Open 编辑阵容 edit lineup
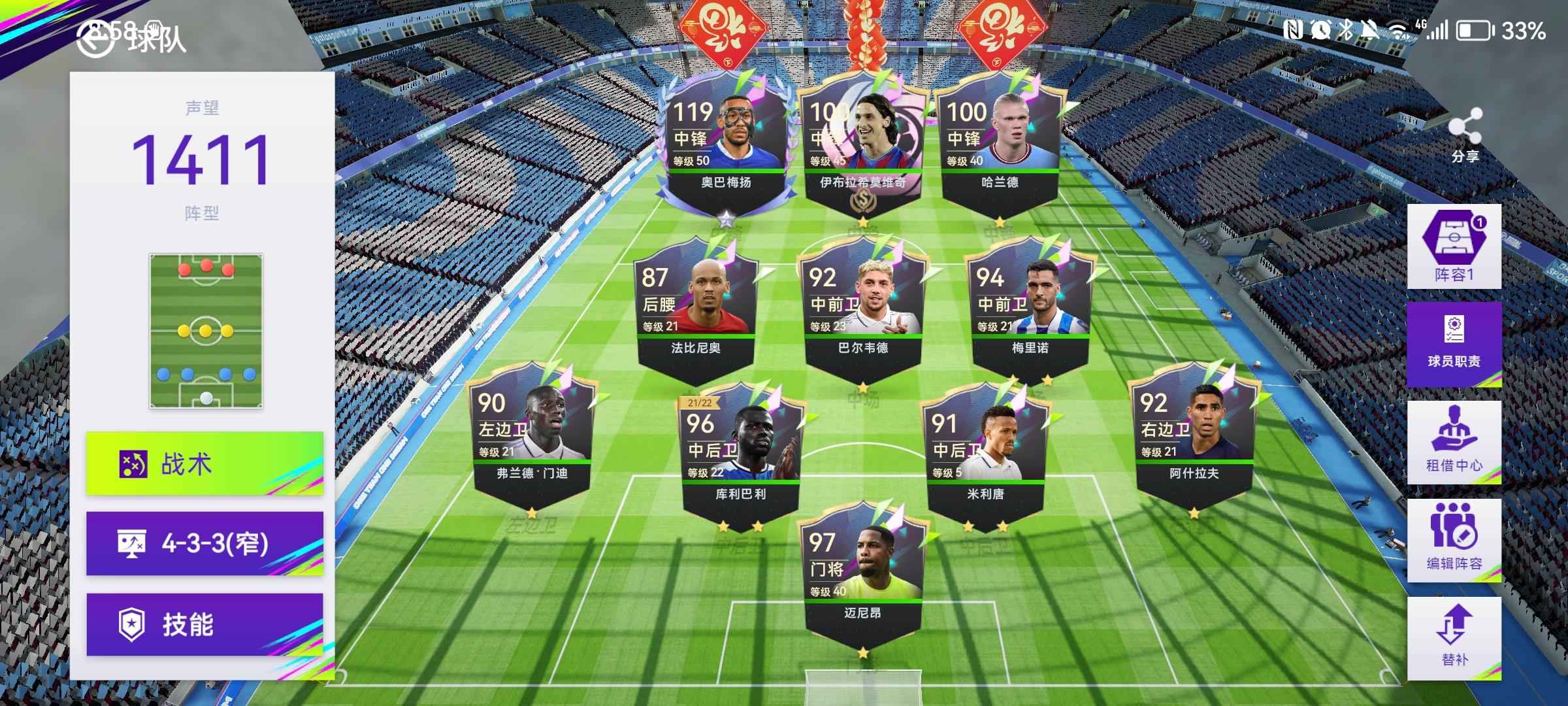1568x706 pixels. (x=1454, y=540)
